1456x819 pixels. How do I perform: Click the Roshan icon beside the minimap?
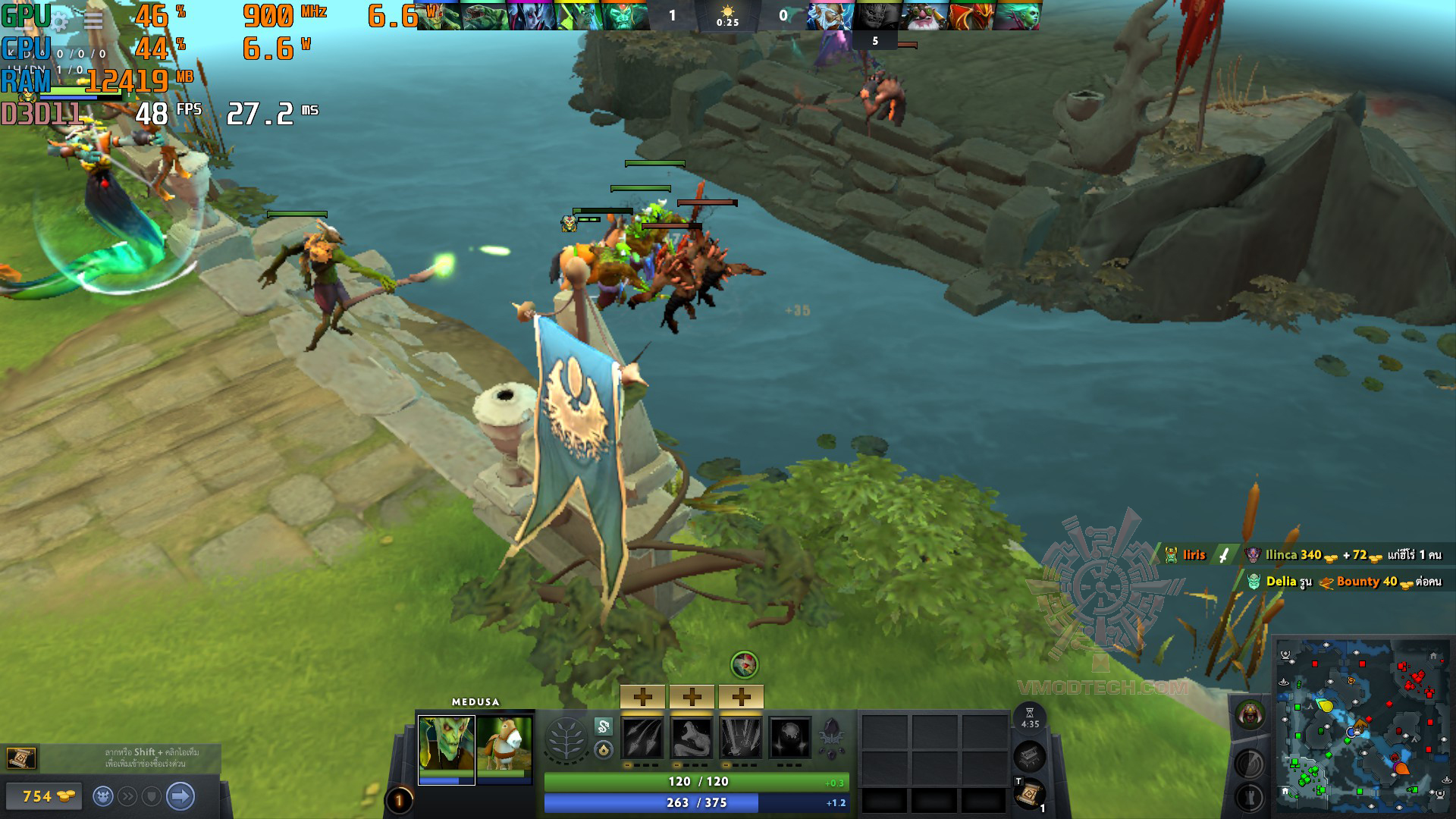pyautogui.click(x=1249, y=714)
